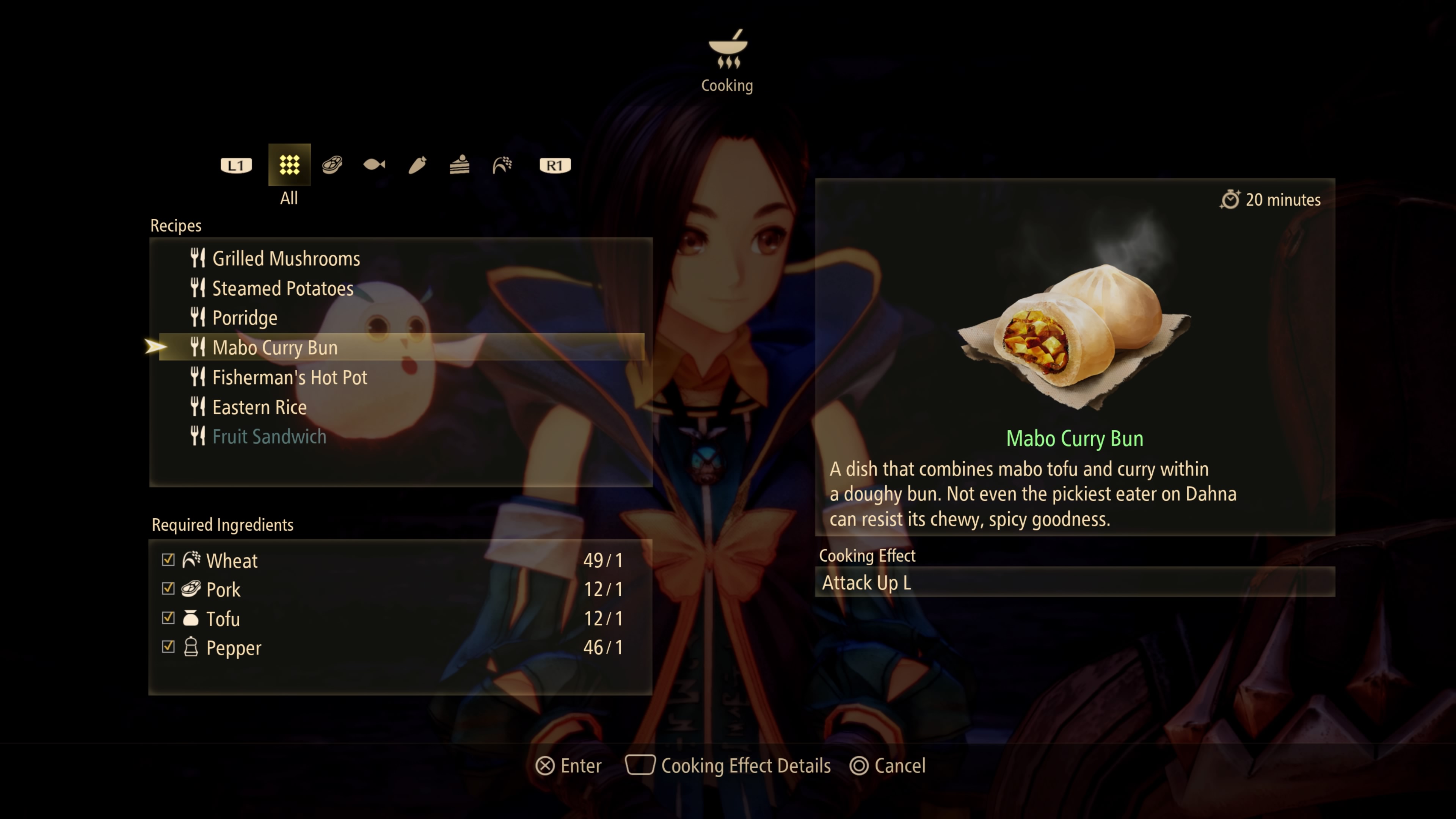Select the Fisherman's Hot Pot recipe

coord(289,377)
